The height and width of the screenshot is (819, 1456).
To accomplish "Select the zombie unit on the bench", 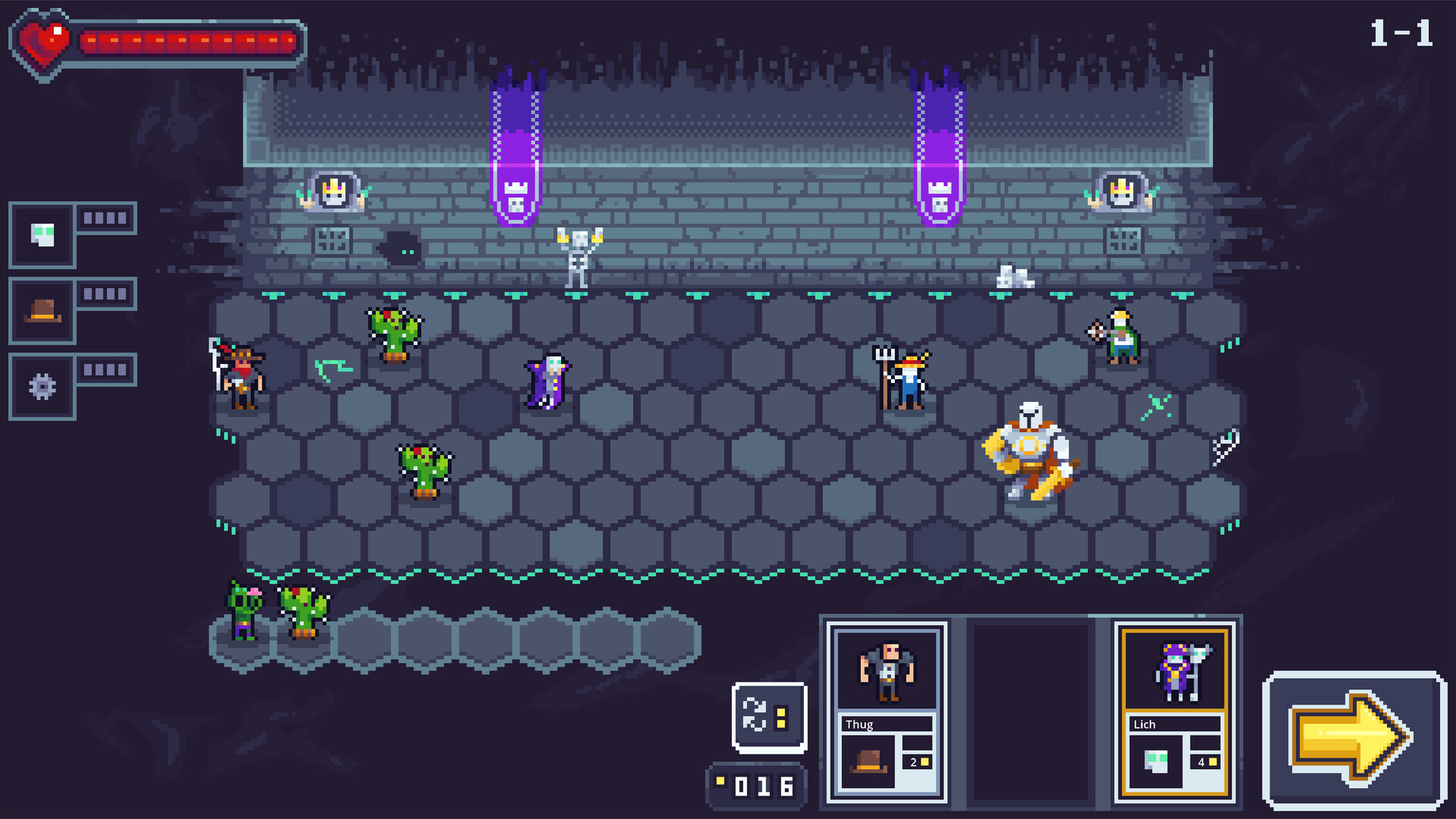I will click(x=244, y=611).
